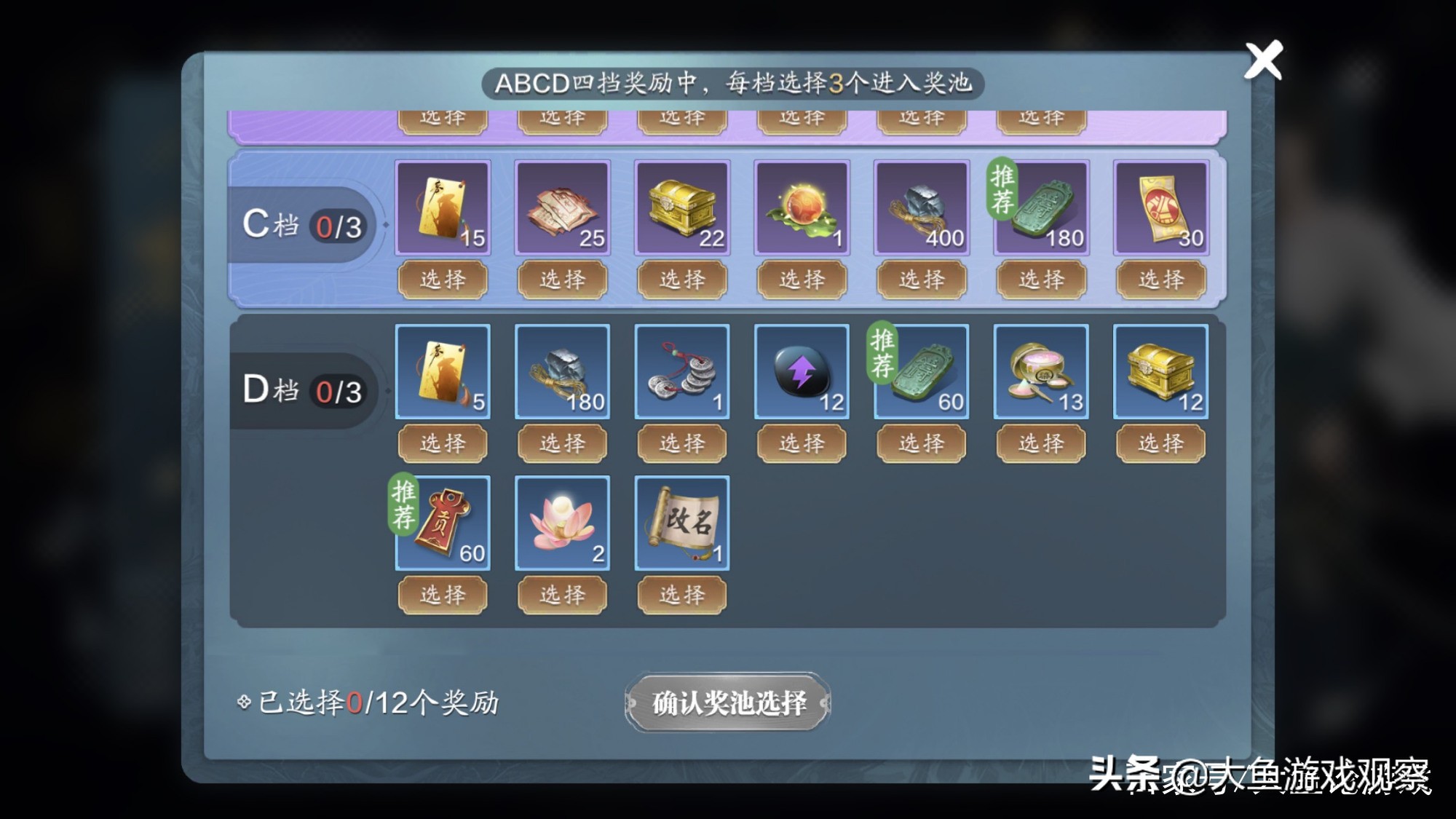Click the string of coins item in D tier
Screen dimensions: 1456x819
pos(681,373)
